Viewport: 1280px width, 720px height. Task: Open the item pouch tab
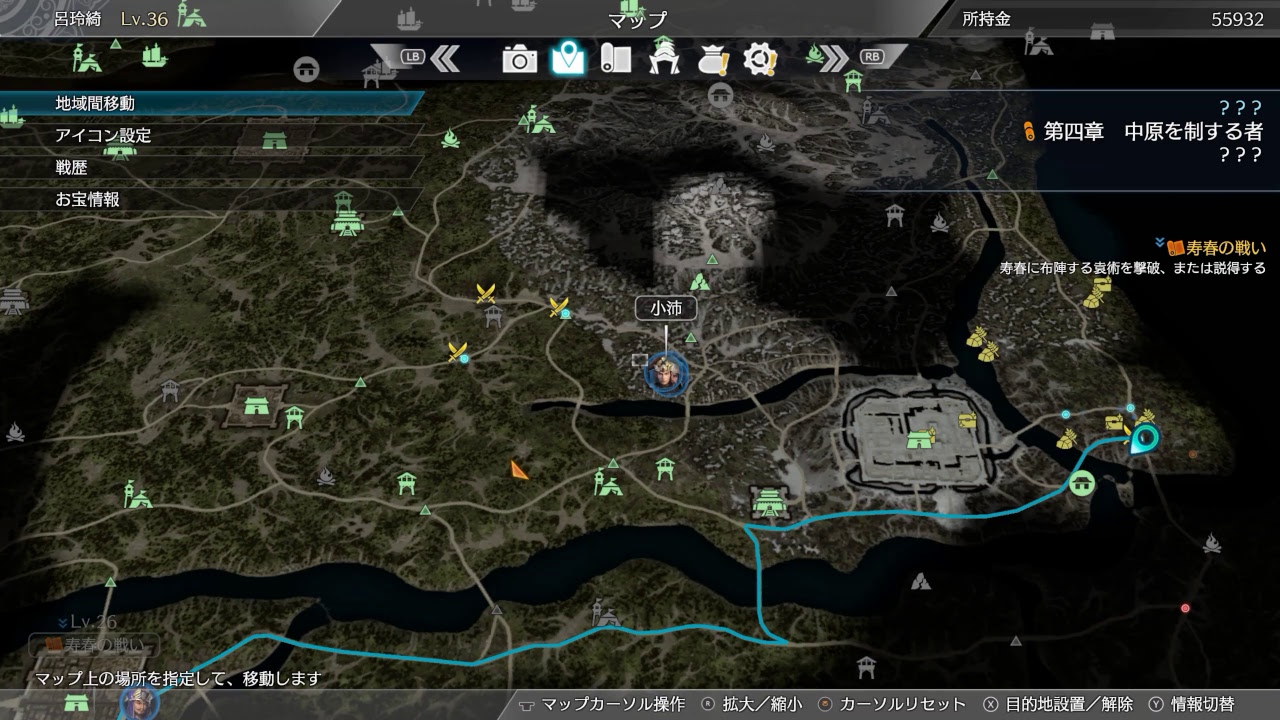[x=713, y=60]
